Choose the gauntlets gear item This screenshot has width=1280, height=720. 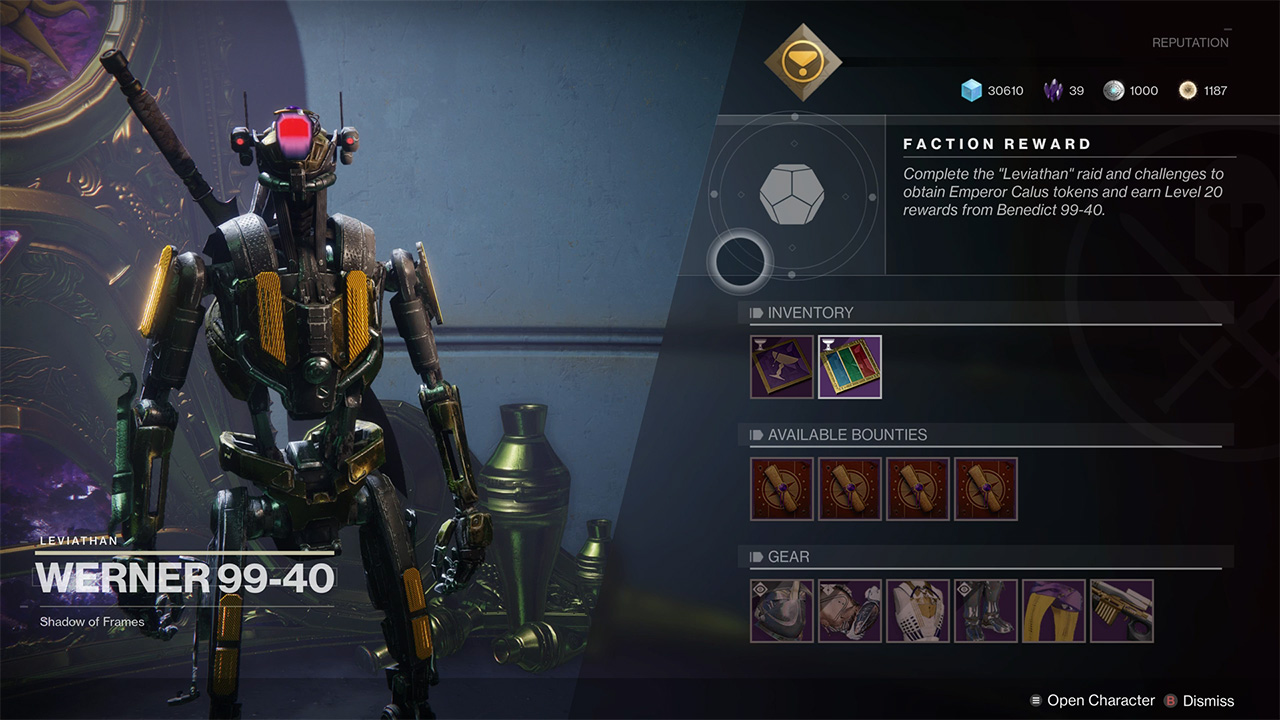coord(850,611)
